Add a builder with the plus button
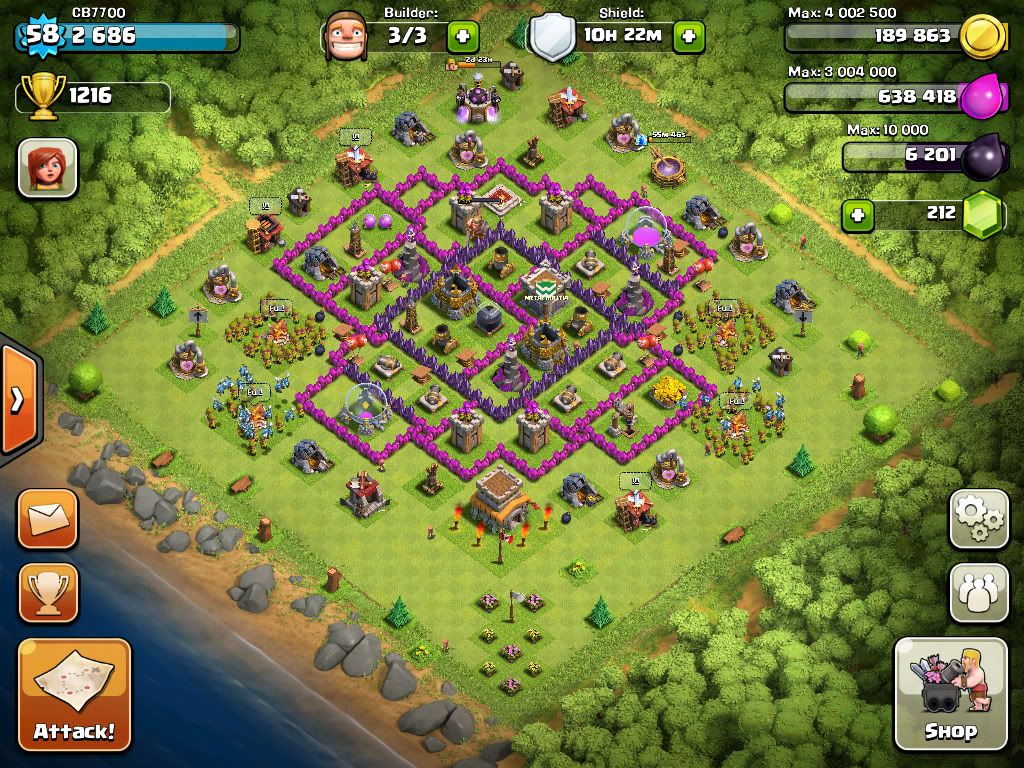Viewport: 1024px width, 768px height. tap(463, 38)
